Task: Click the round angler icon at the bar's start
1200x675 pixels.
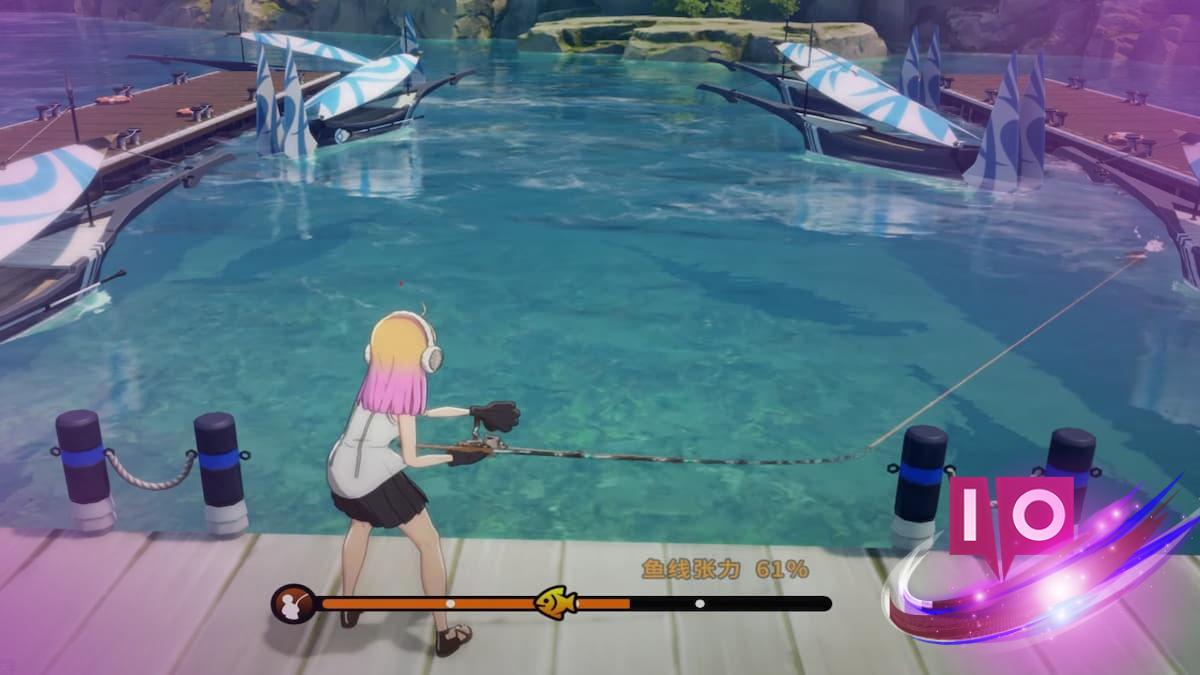Action: (x=292, y=604)
